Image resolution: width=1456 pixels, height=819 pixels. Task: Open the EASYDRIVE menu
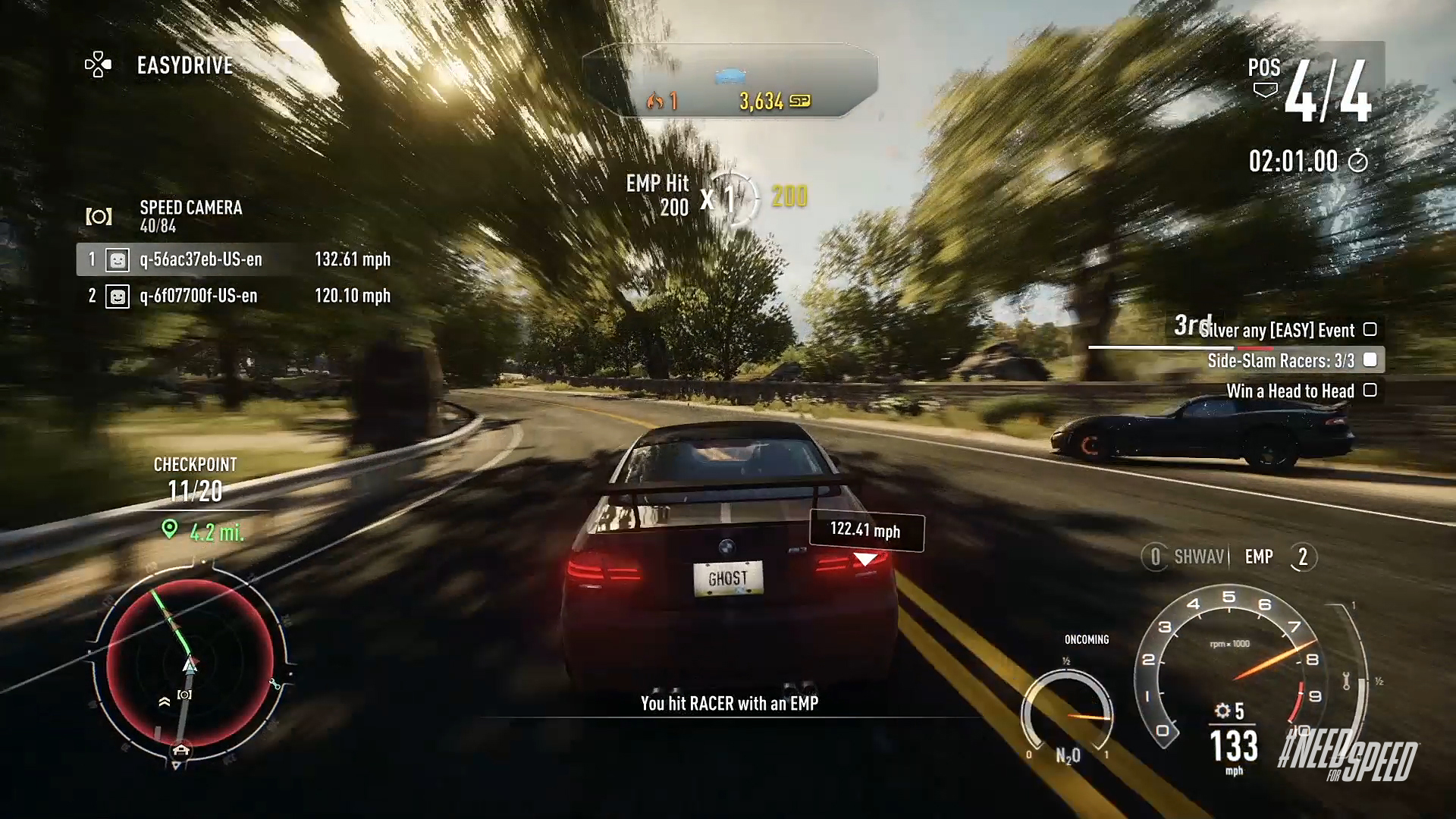(184, 65)
